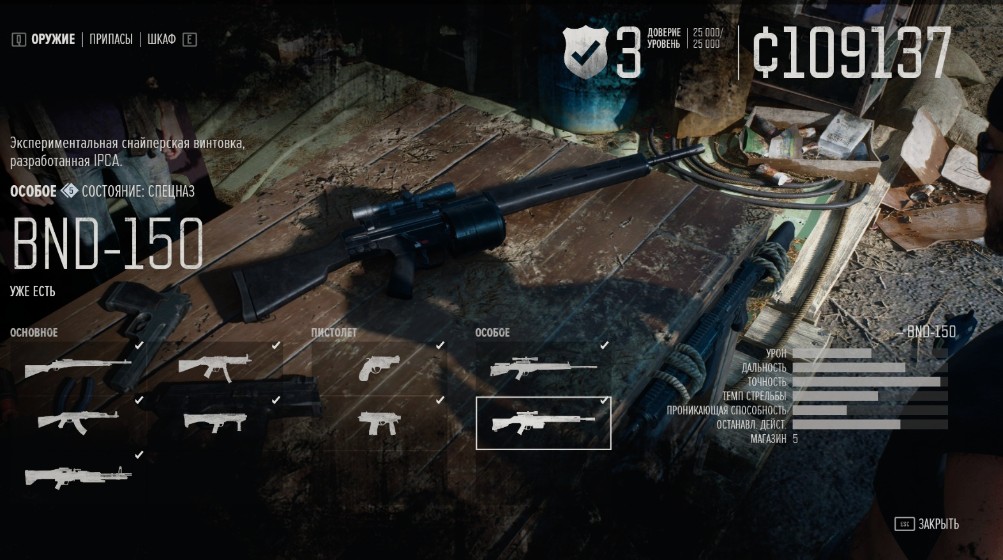Click the highlighted BND-150 sniper slot

[x=543, y=423]
